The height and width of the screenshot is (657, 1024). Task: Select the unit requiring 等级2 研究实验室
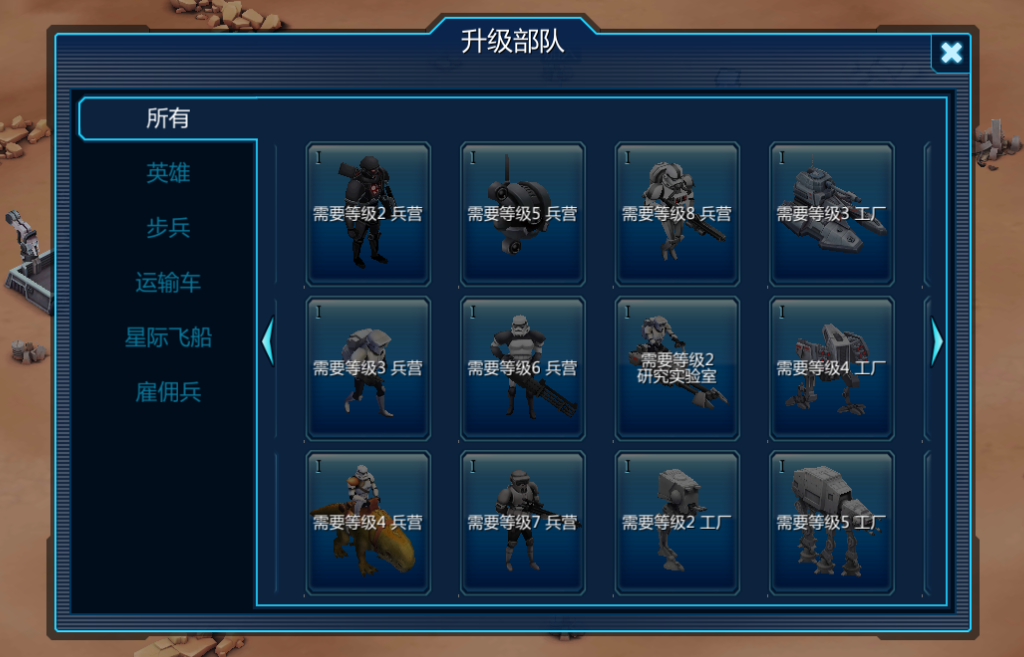click(677, 368)
